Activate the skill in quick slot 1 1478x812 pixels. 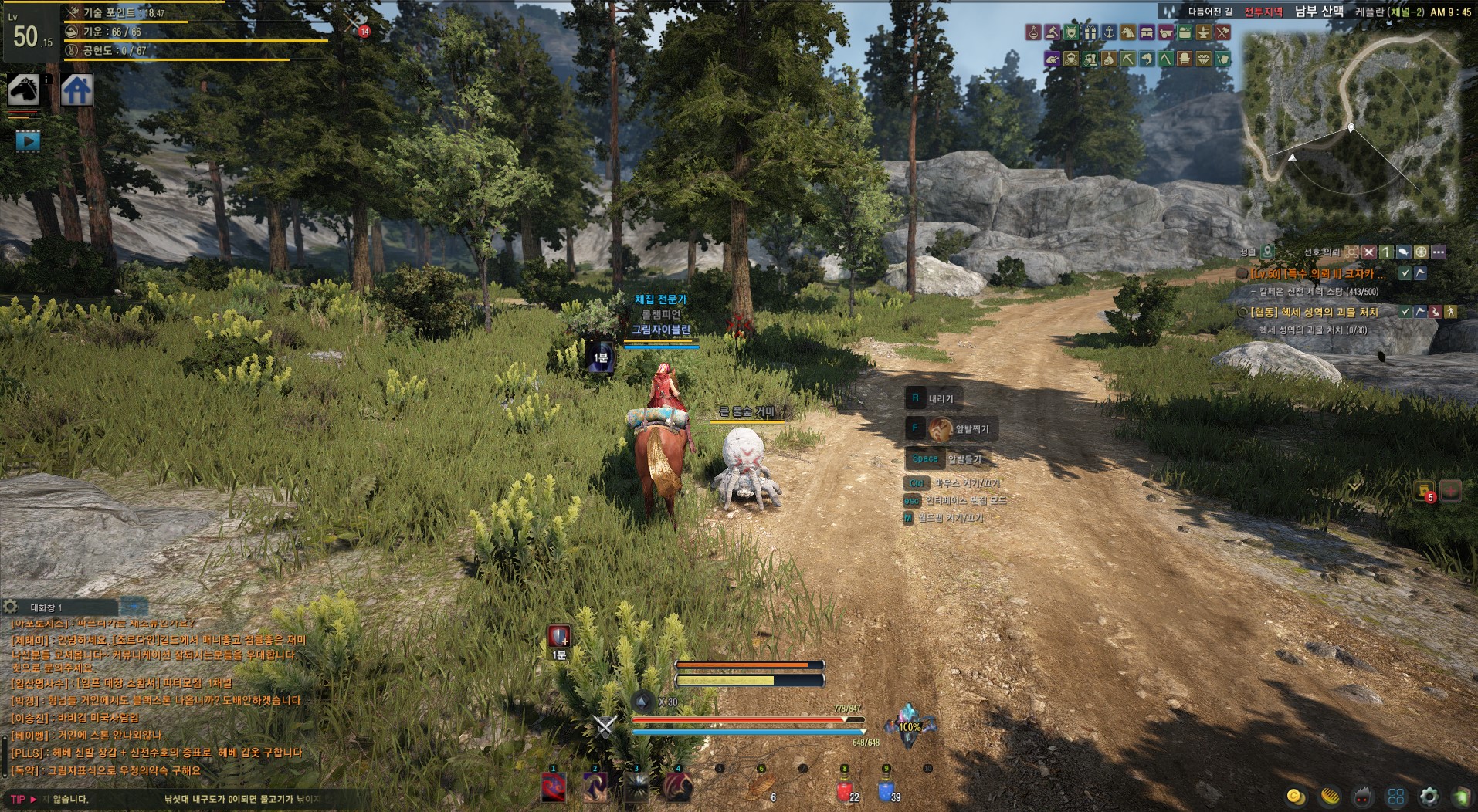(x=553, y=788)
